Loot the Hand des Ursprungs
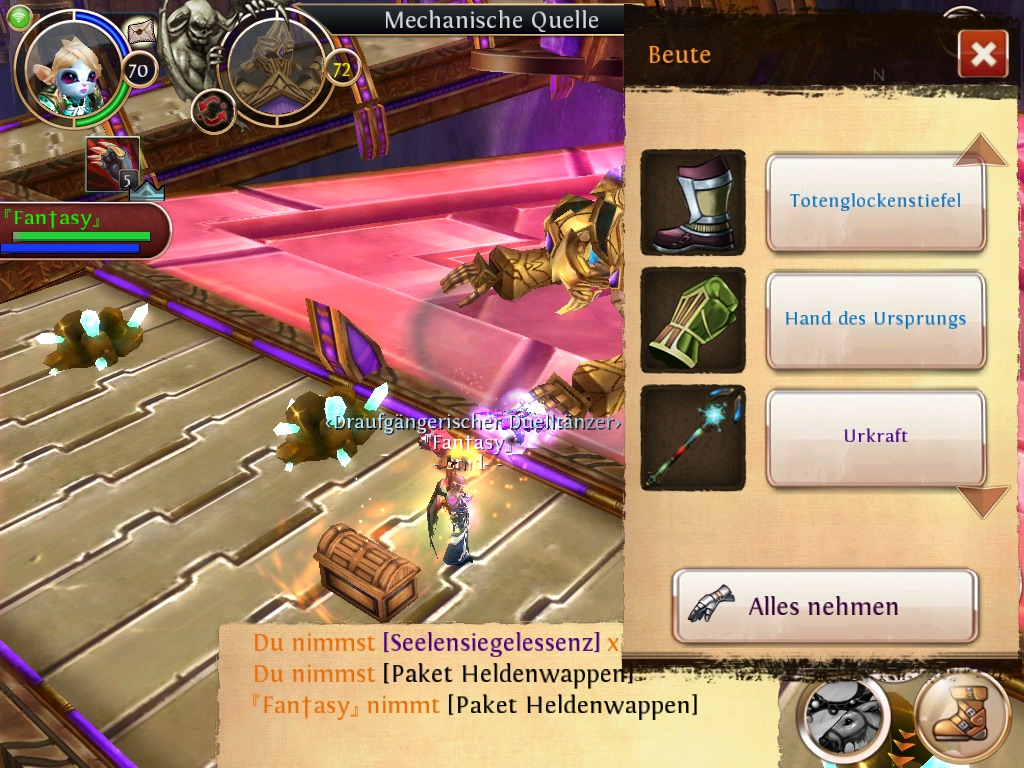Image resolution: width=1024 pixels, height=768 pixels. click(x=875, y=319)
